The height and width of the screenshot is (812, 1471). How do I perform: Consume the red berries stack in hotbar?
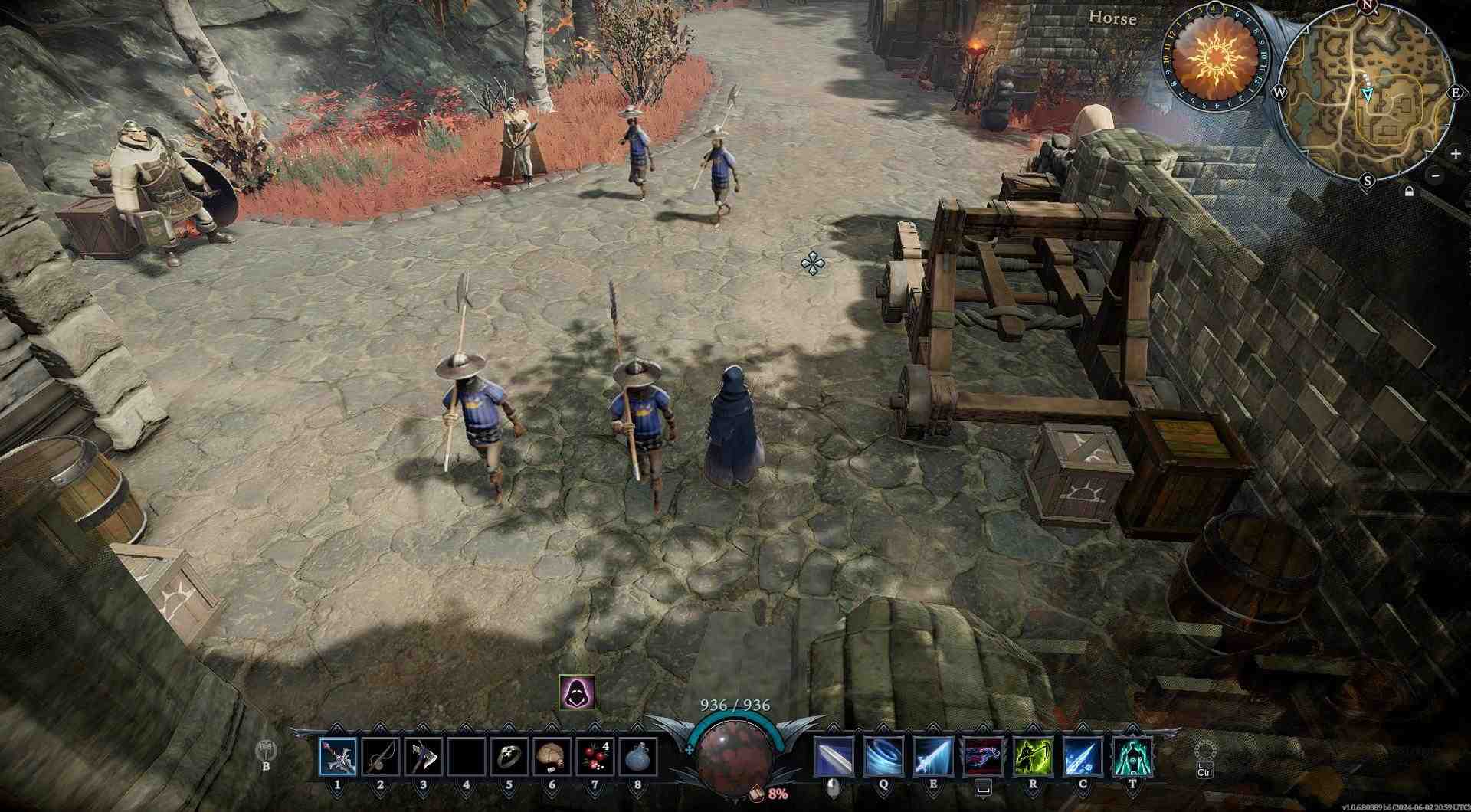(595, 757)
